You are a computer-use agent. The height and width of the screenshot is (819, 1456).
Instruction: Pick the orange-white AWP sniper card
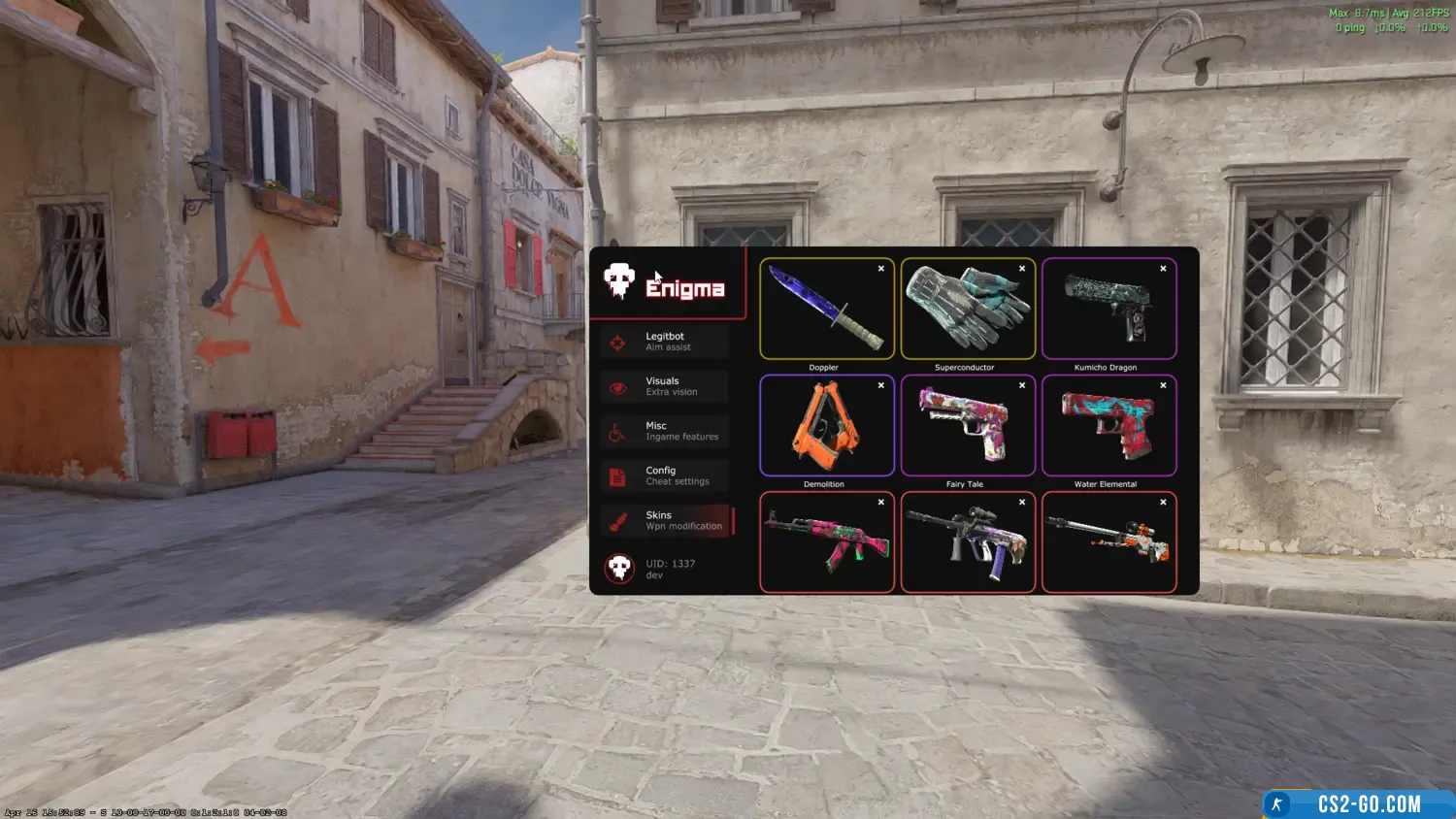1109,541
